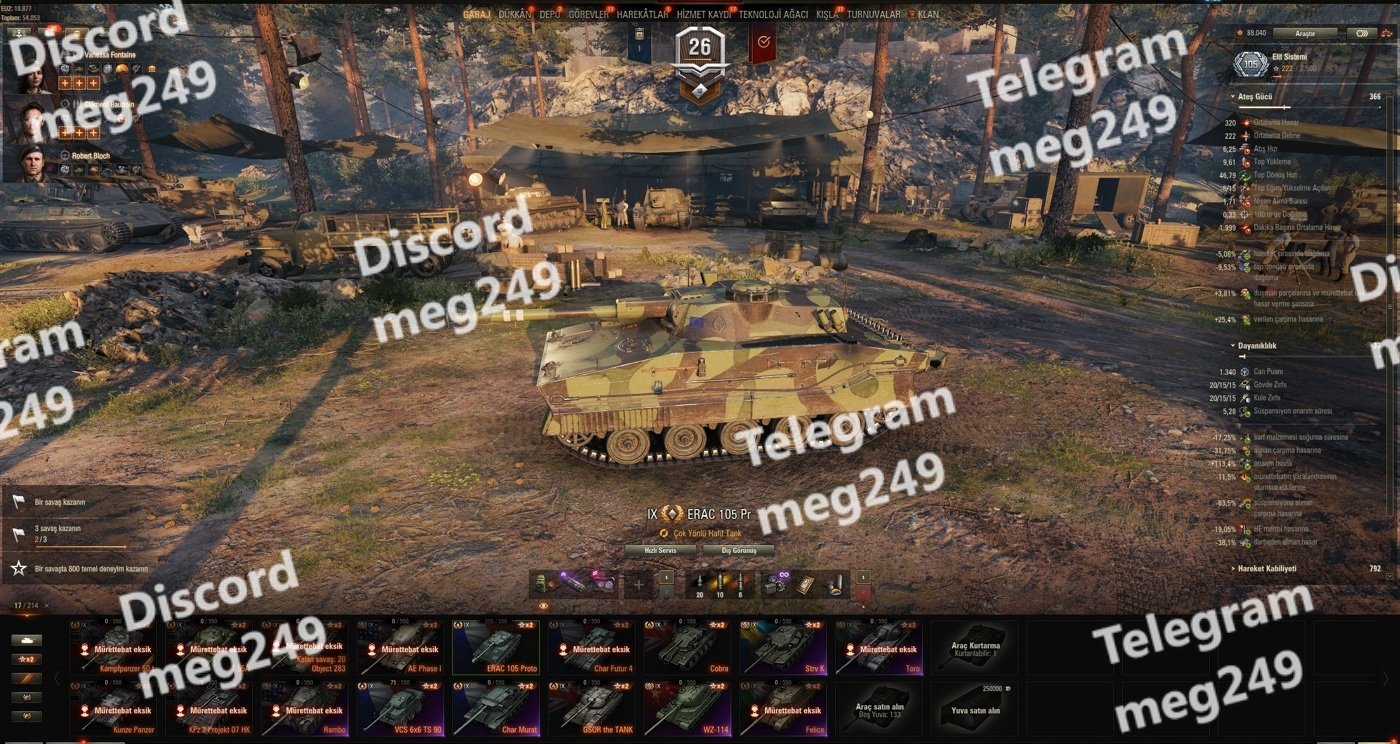The image size is (1400, 744).
Task: Choose the Char Murat tank card
Action: 497,708
